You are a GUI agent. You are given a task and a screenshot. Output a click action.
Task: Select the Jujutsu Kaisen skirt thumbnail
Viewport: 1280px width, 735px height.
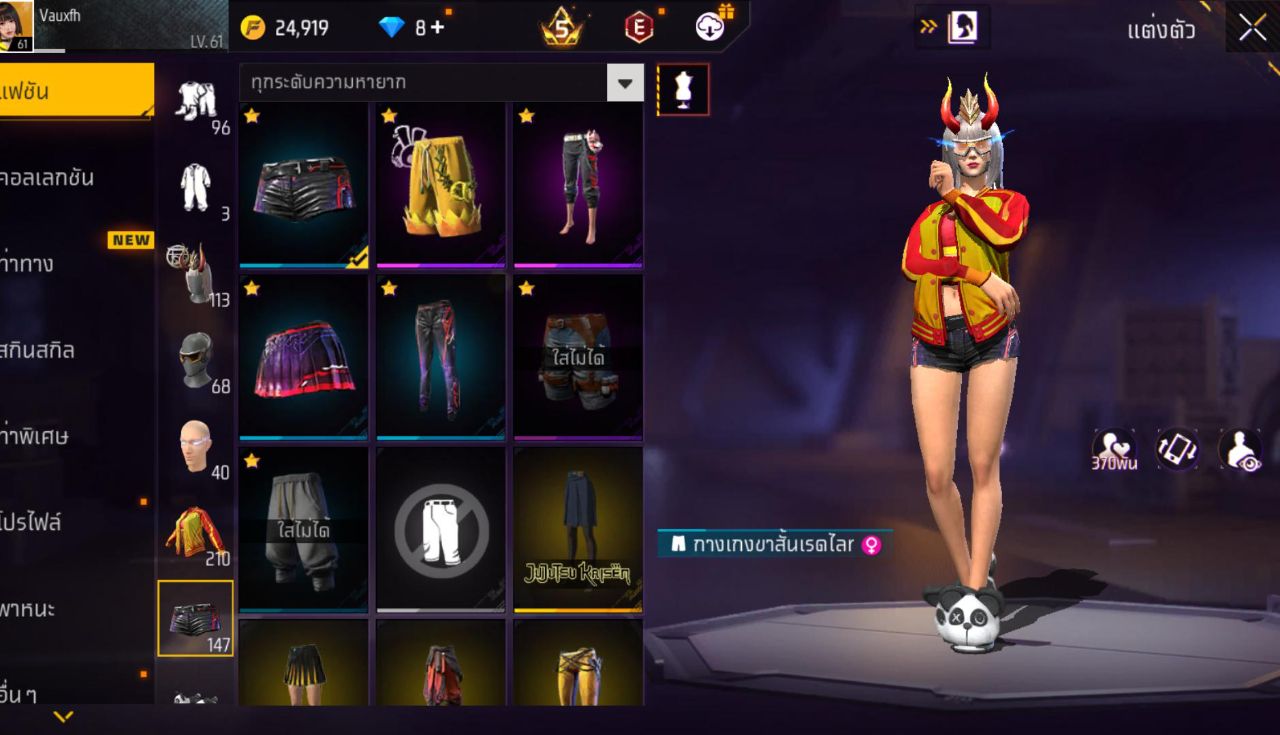point(578,530)
